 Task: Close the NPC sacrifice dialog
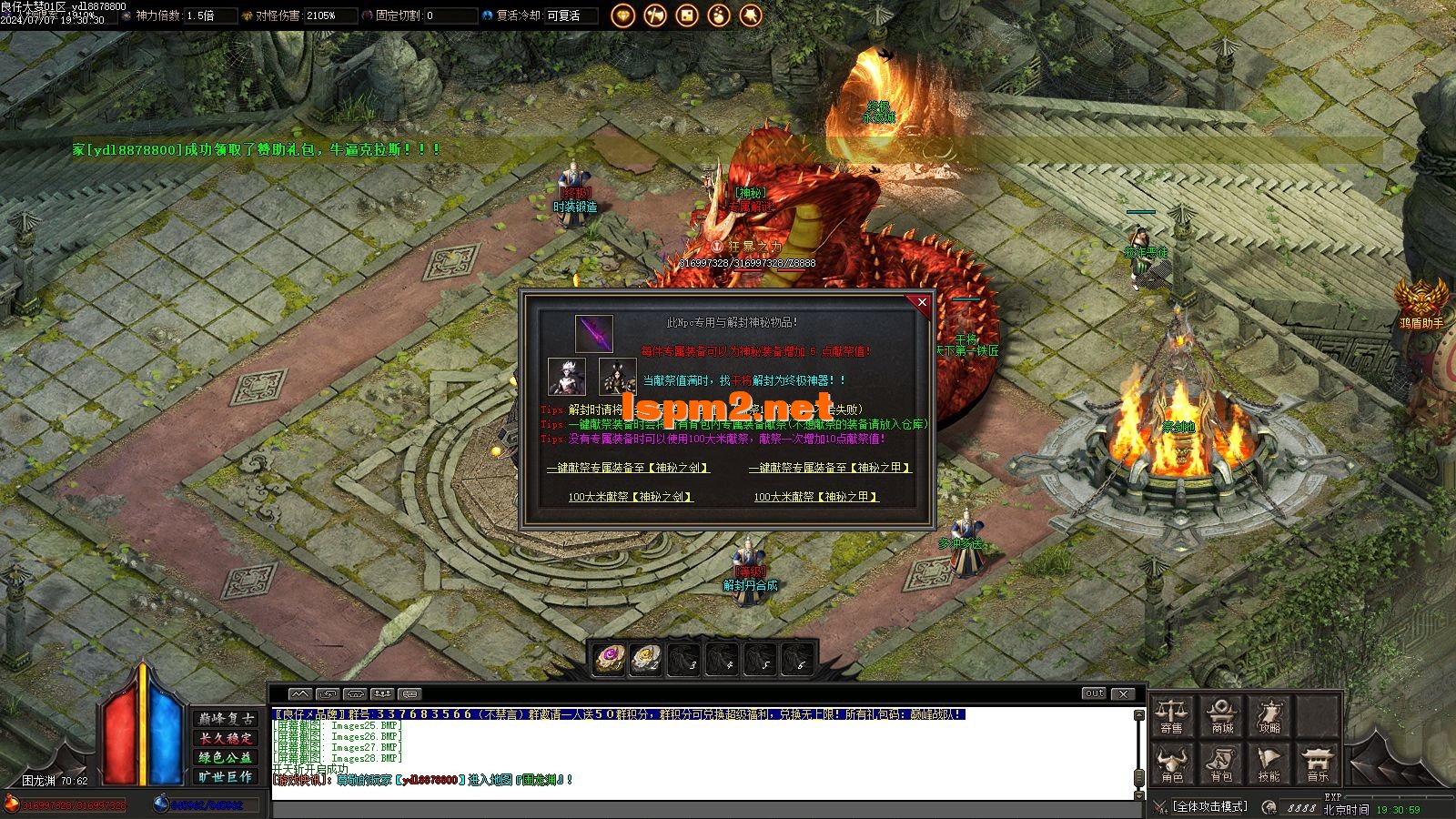[x=922, y=303]
